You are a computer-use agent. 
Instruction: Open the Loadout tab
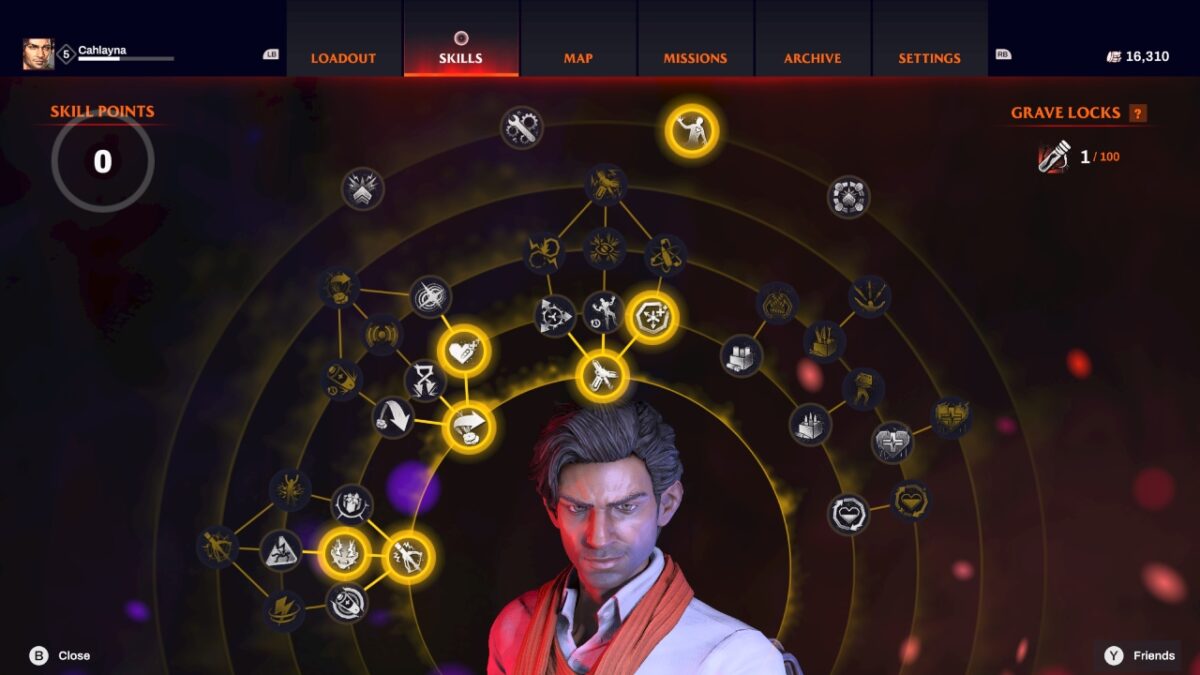(342, 58)
